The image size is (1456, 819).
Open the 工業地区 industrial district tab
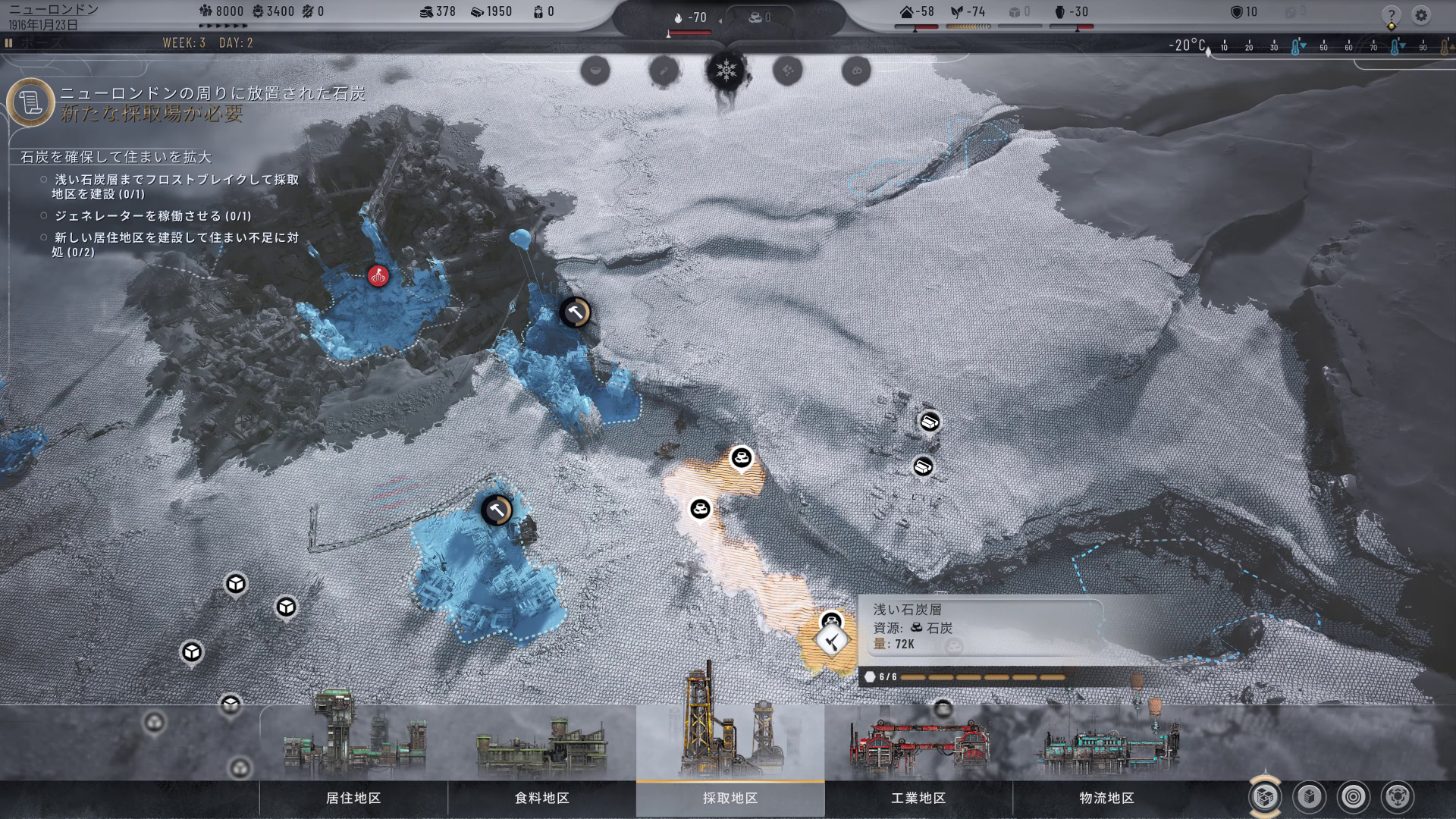pos(918,798)
